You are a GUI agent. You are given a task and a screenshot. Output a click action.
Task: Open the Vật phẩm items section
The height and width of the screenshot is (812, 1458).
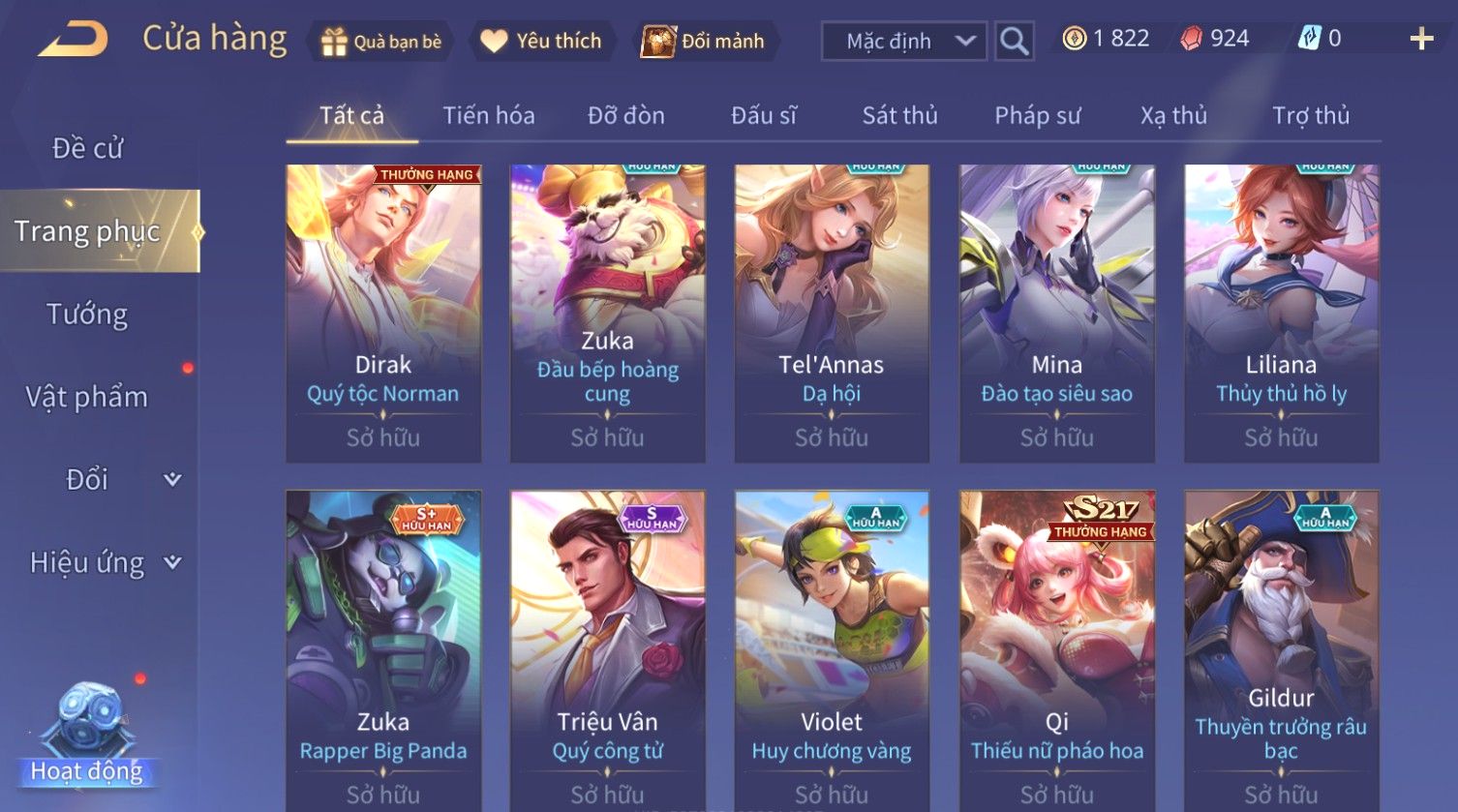click(87, 397)
